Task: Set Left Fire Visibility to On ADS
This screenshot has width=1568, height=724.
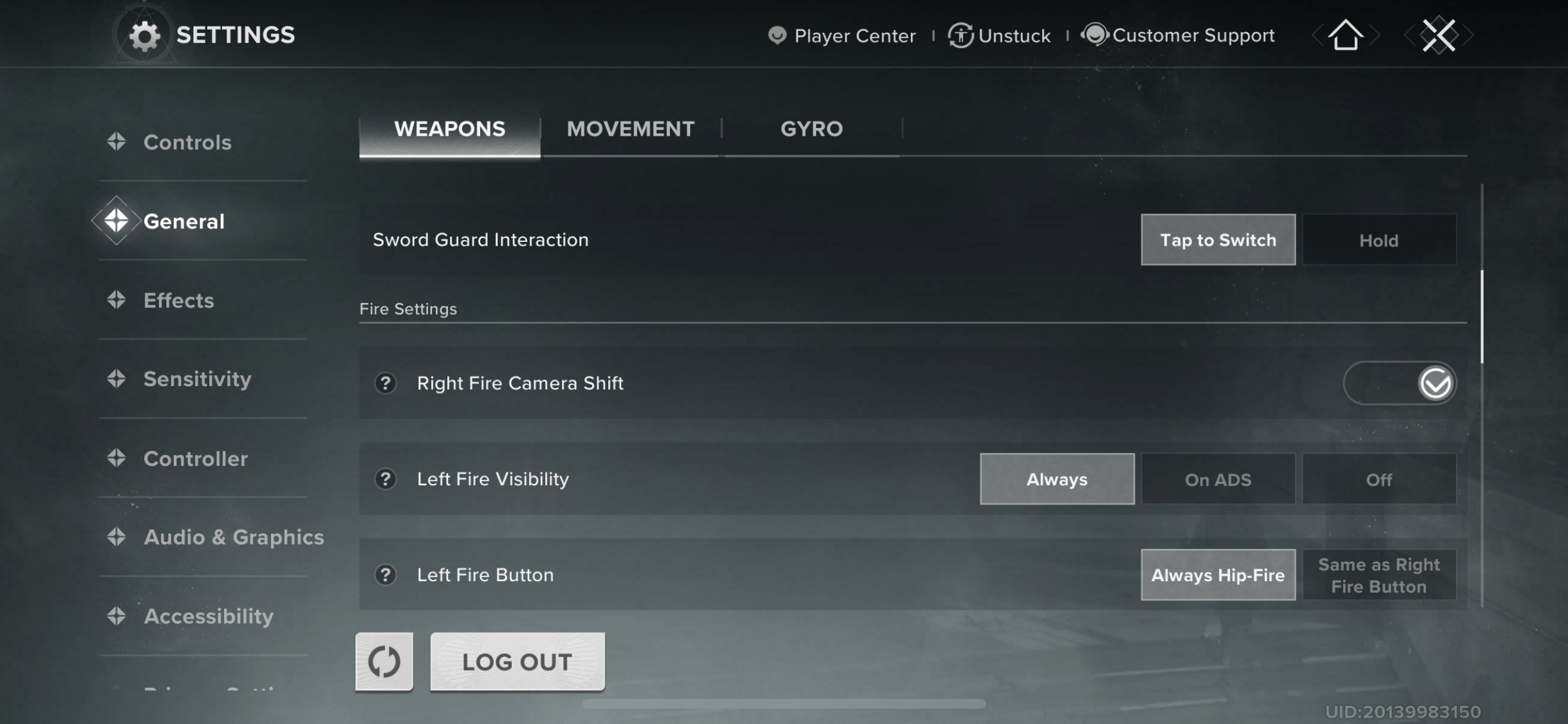Action: coord(1218,479)
